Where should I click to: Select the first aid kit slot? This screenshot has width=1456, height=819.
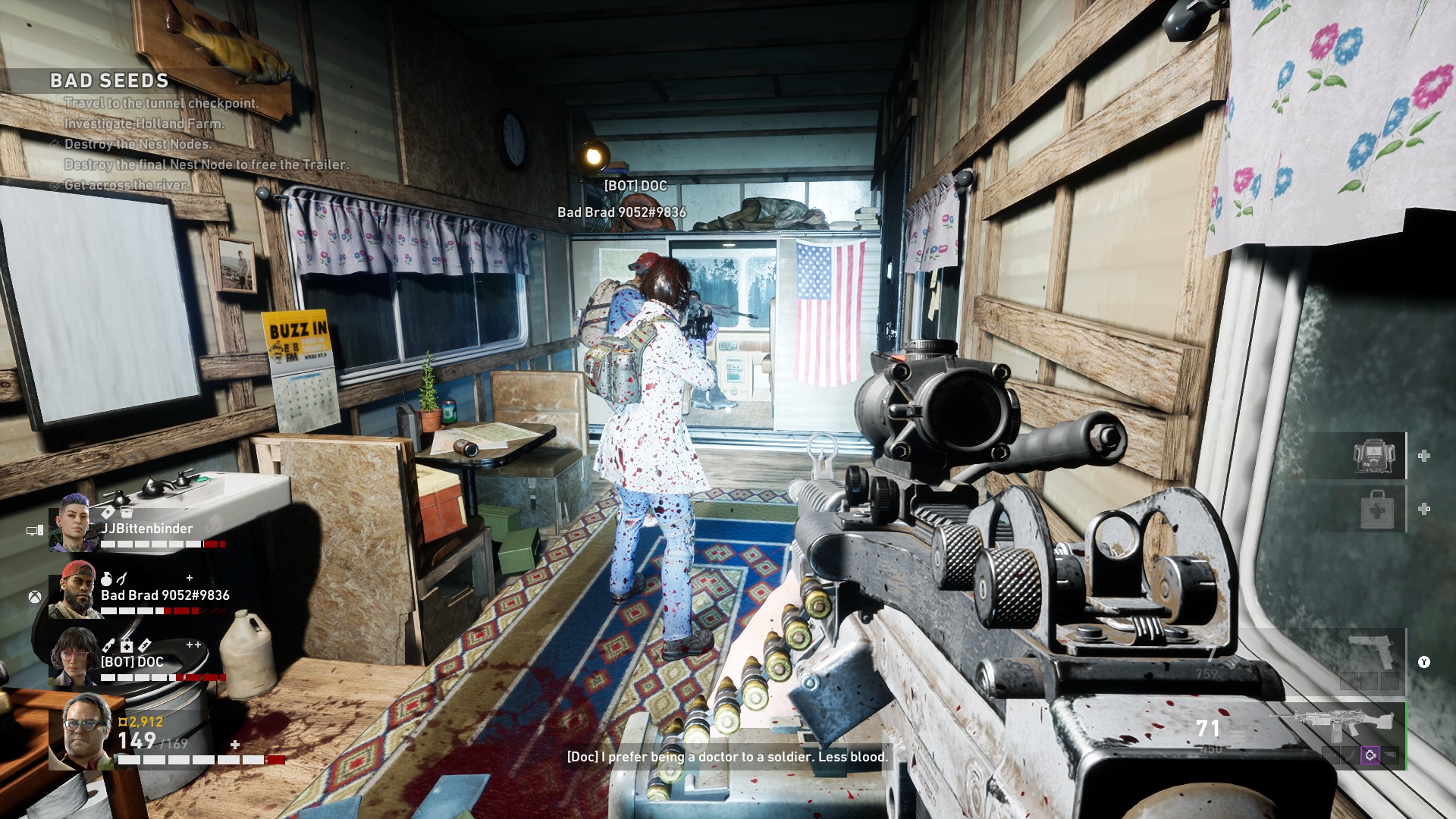[x=1377, y=509]
